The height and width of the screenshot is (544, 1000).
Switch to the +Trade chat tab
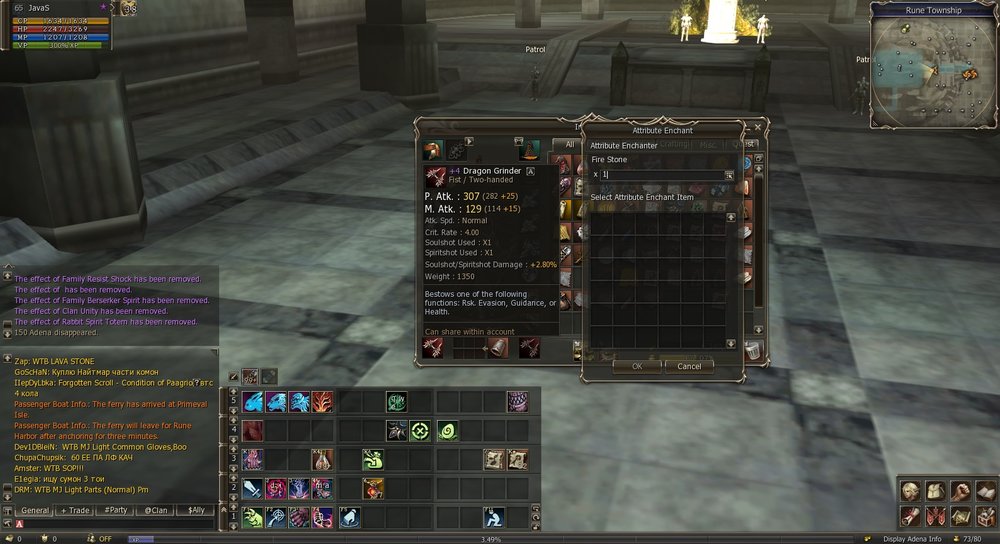tap(75, 510)
